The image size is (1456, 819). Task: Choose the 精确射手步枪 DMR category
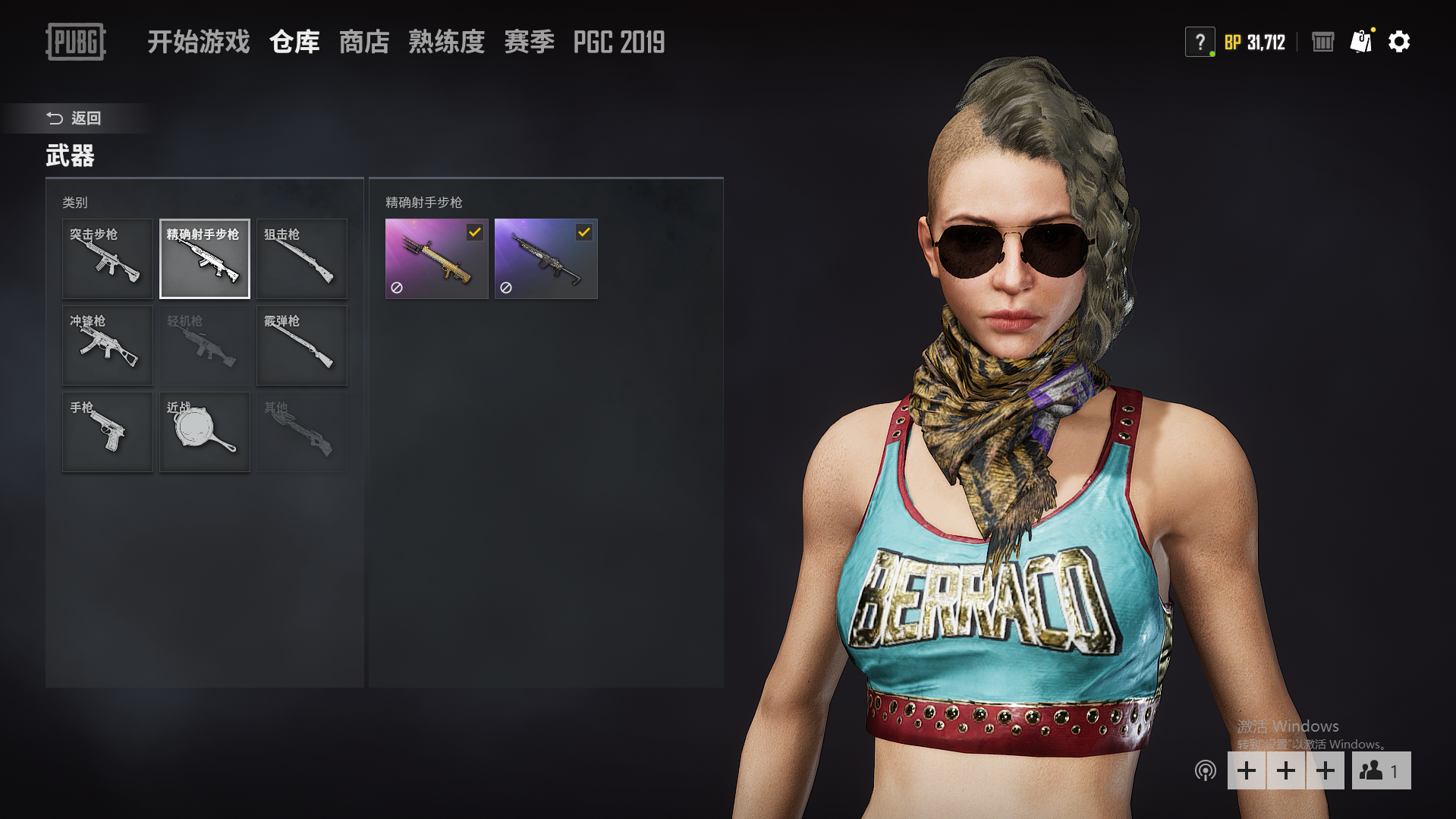click(x=205, y=259)
